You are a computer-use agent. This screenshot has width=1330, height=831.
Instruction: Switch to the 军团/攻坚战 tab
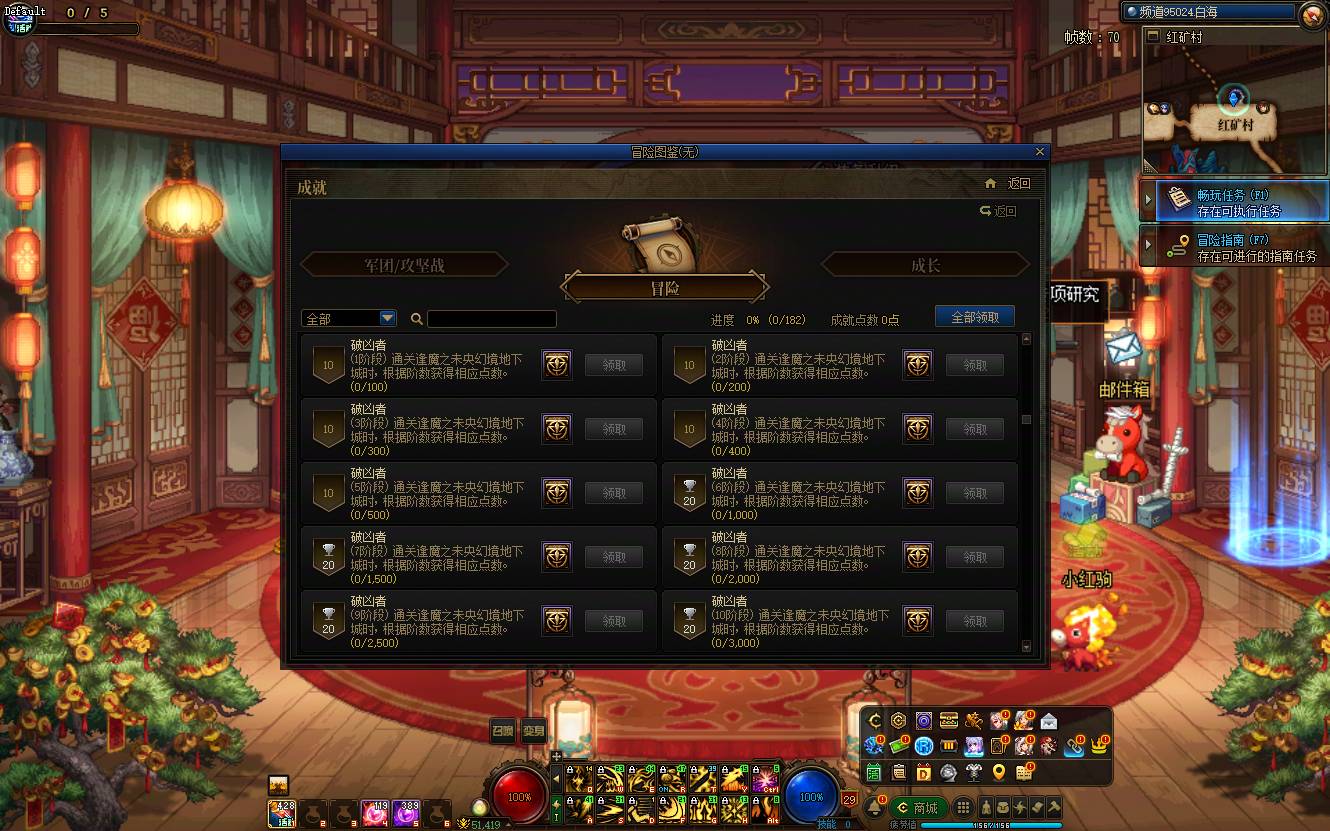404,265
